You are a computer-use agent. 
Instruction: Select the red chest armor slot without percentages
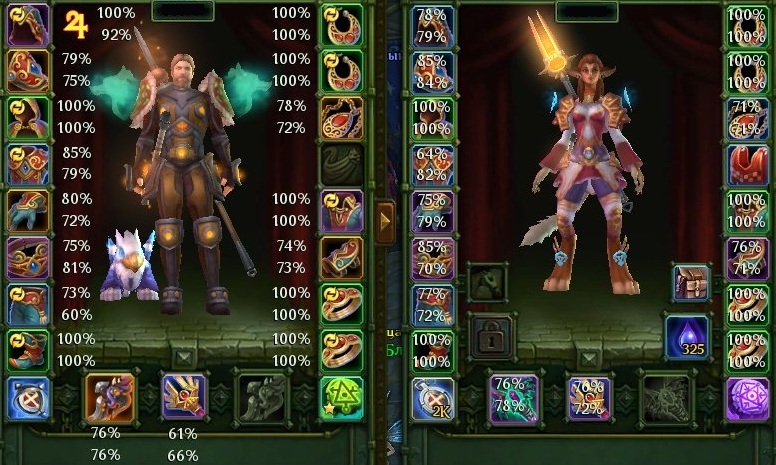tap(746, 164)
